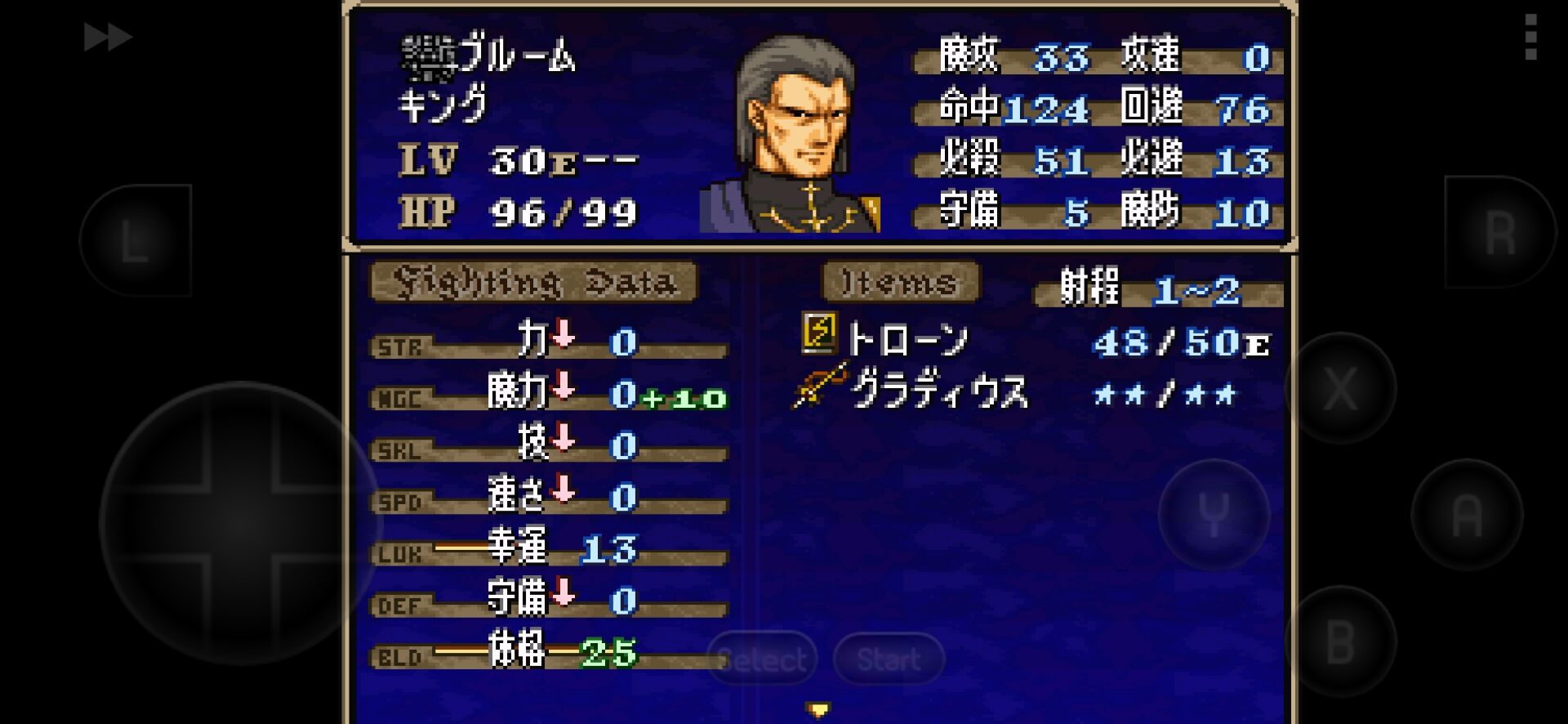This screenshot has height=724, width=1568.
Task: Tap the on-screen Y button
Action: tap(1214, 515)
